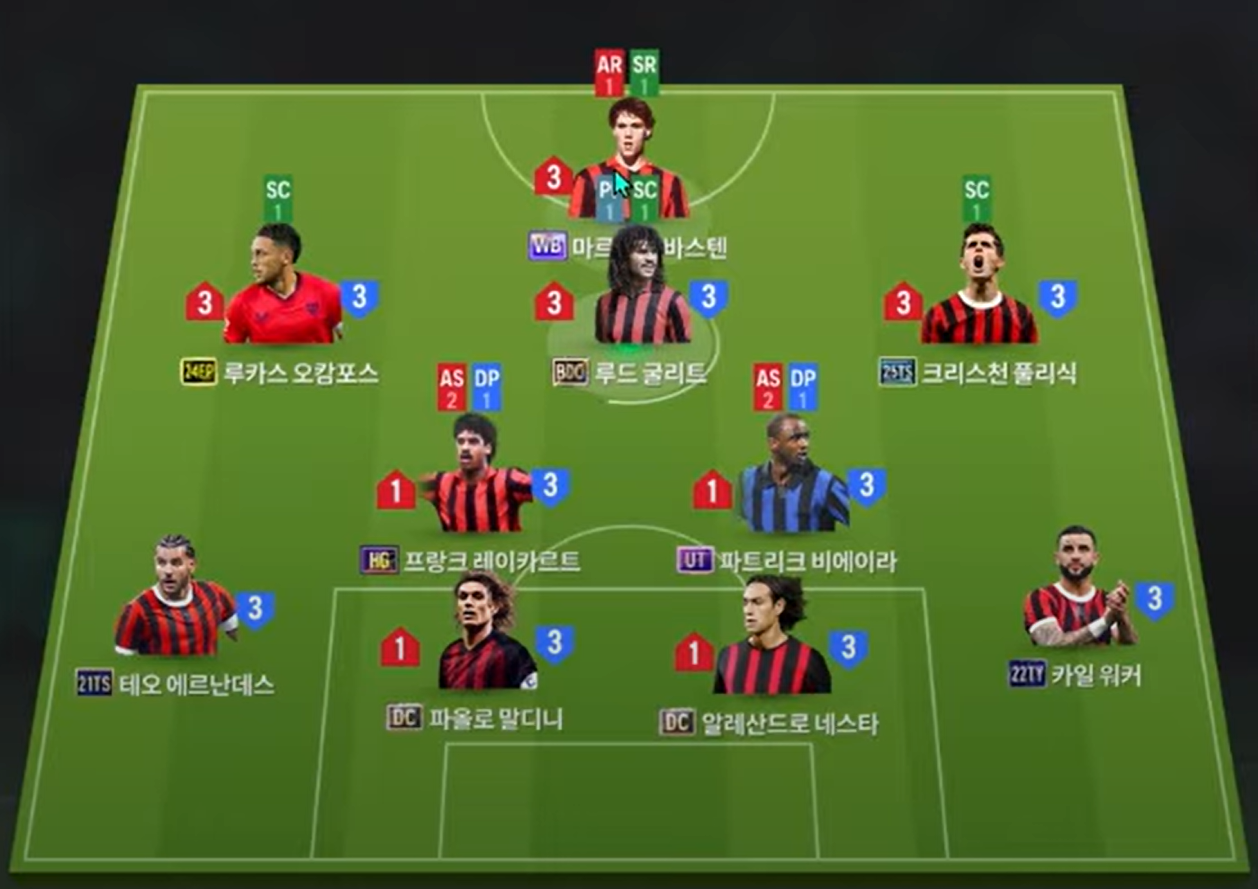Choose midfielder Patrick Vieira

(x=793, y=480)
